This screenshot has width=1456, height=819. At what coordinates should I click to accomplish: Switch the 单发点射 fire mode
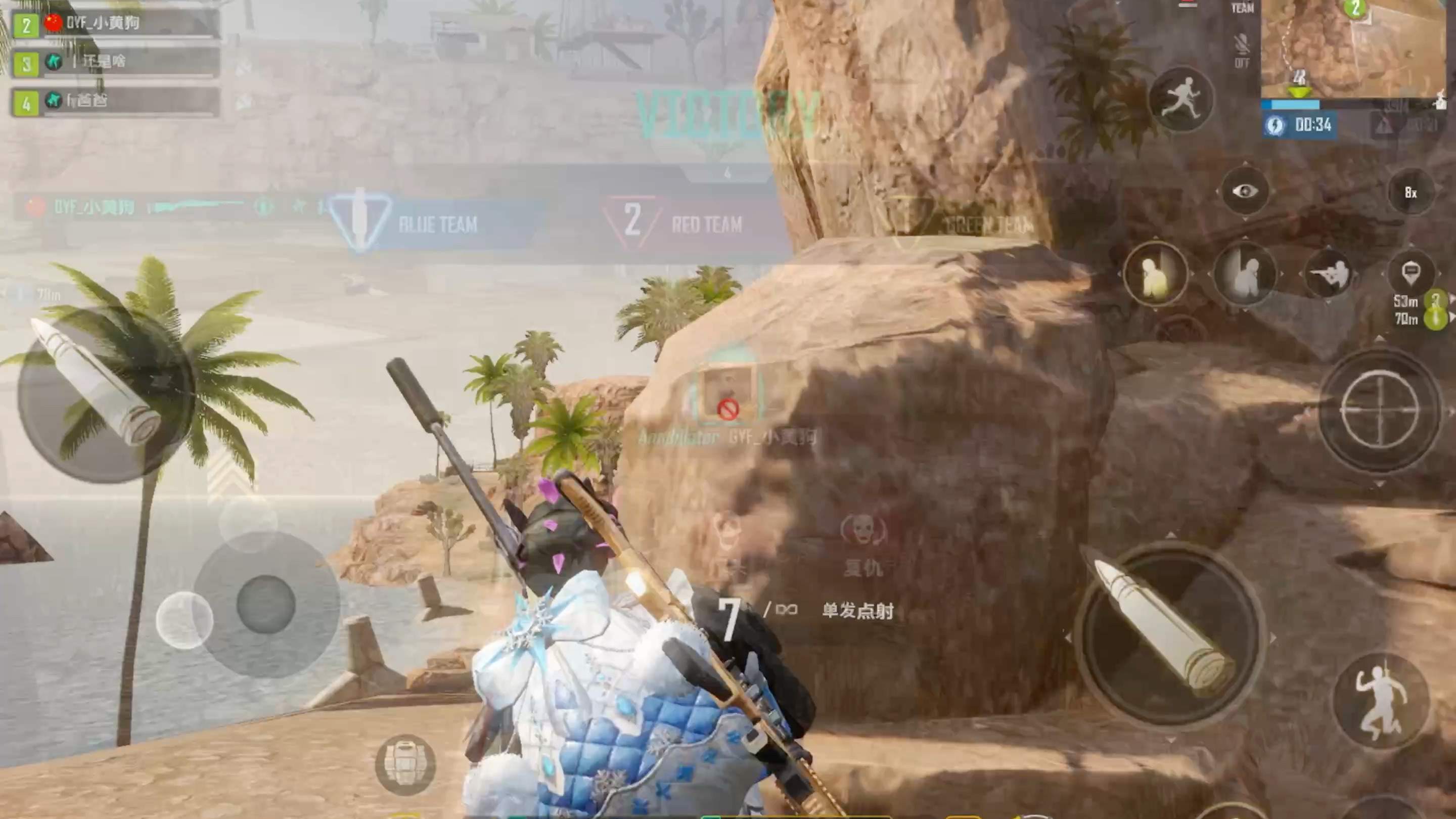857,610
